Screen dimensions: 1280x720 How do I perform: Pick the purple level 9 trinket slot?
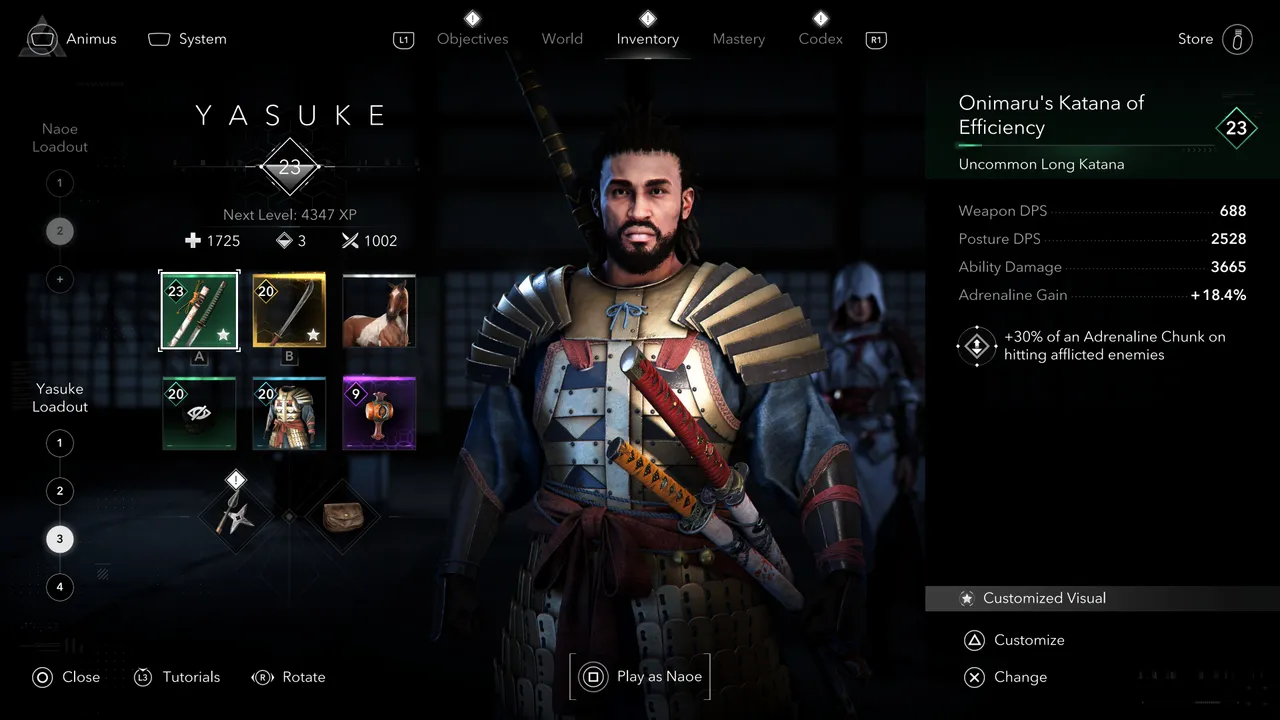[379, 413]
